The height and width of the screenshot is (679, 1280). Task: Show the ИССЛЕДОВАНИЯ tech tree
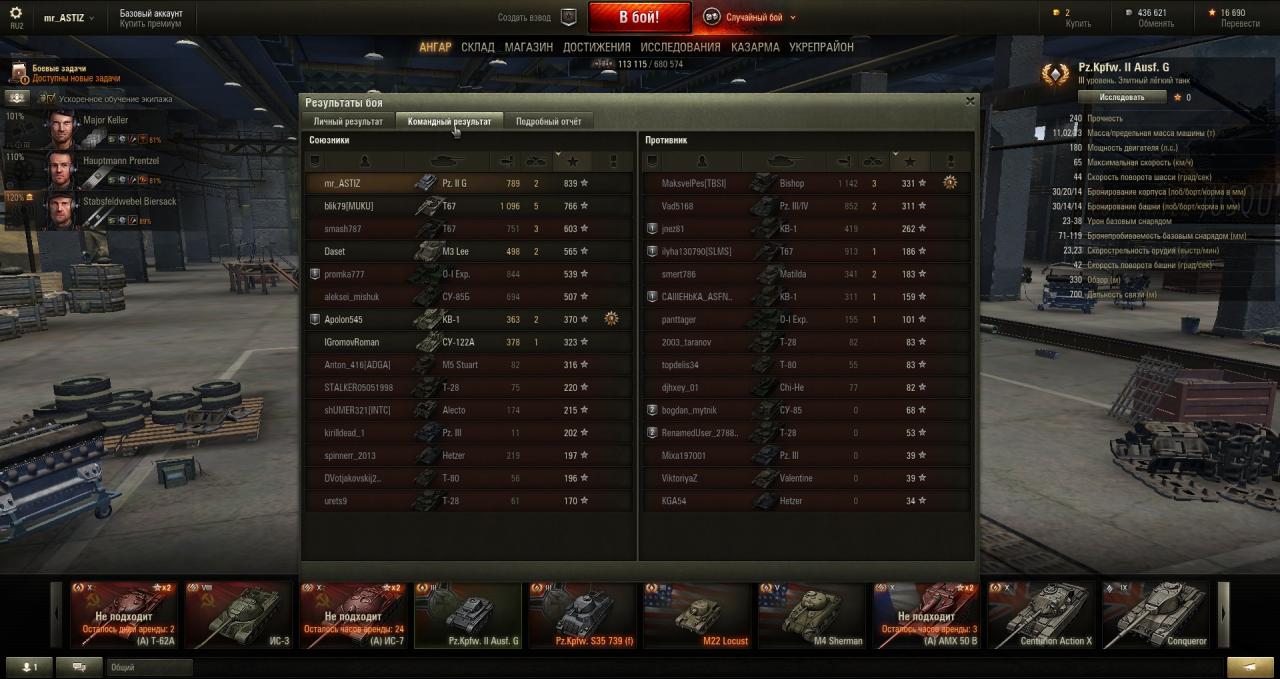click(680, 47)
